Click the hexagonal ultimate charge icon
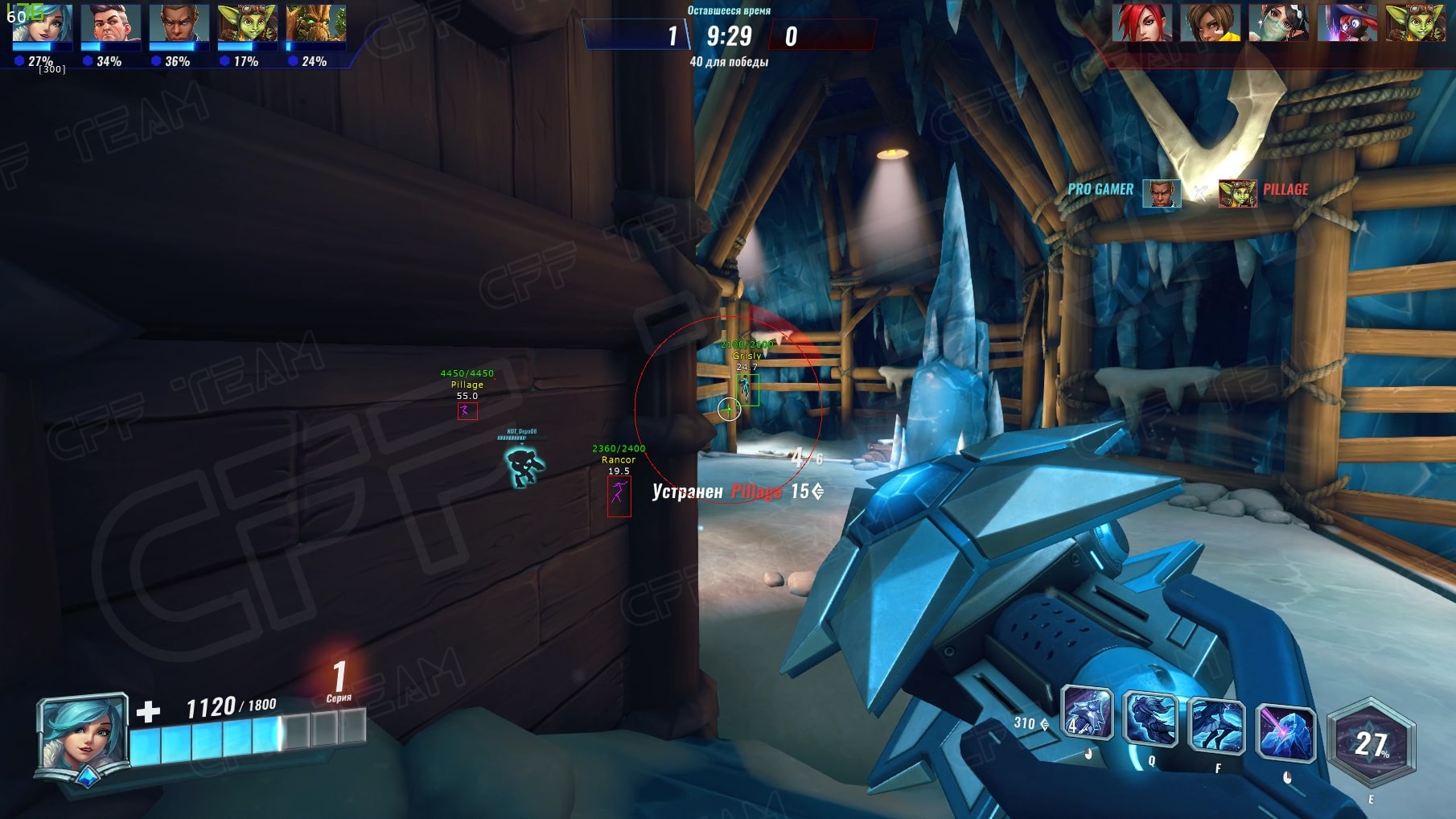Viewport: 1456px width, 819px height. (1371, 742)
